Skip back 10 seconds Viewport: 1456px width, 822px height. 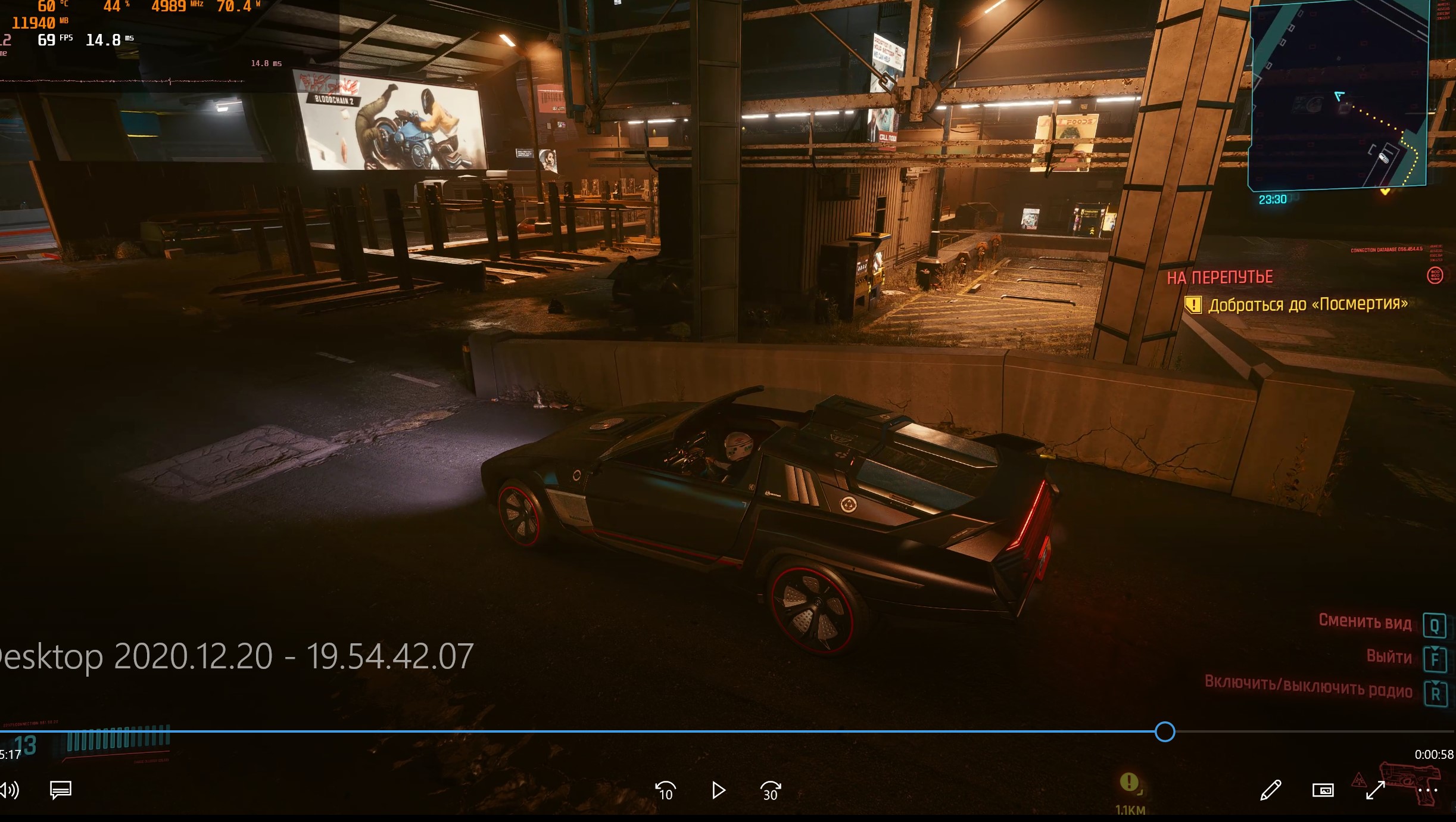[x=665, y=791]
